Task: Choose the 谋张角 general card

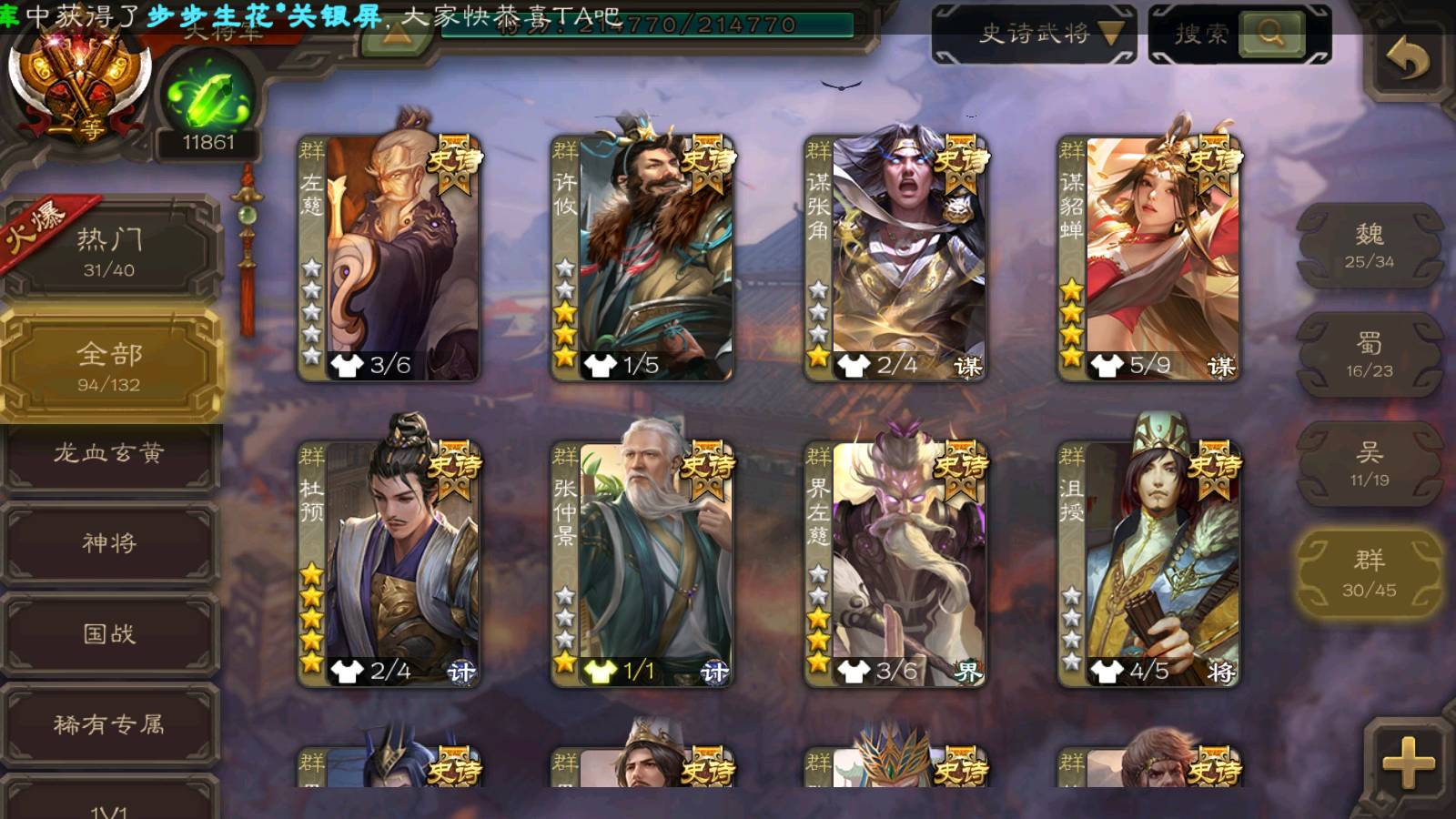Action: pyautogui.click(x=895, y=257)
